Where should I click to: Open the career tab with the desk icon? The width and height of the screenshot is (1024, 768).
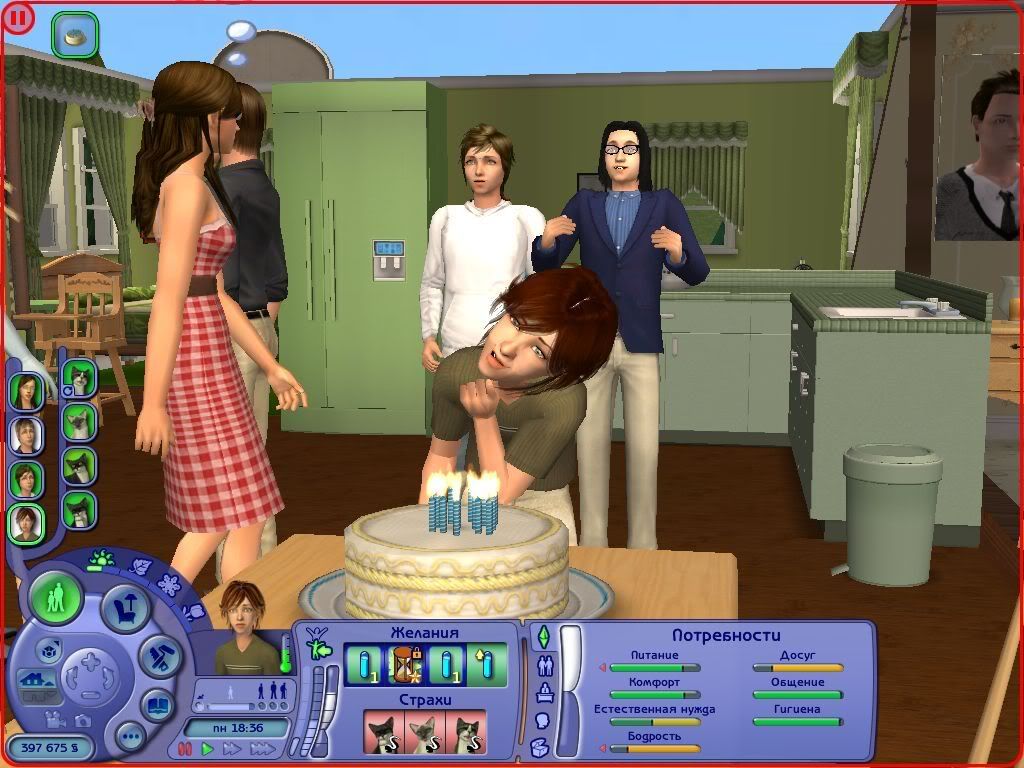click(545, 692)
